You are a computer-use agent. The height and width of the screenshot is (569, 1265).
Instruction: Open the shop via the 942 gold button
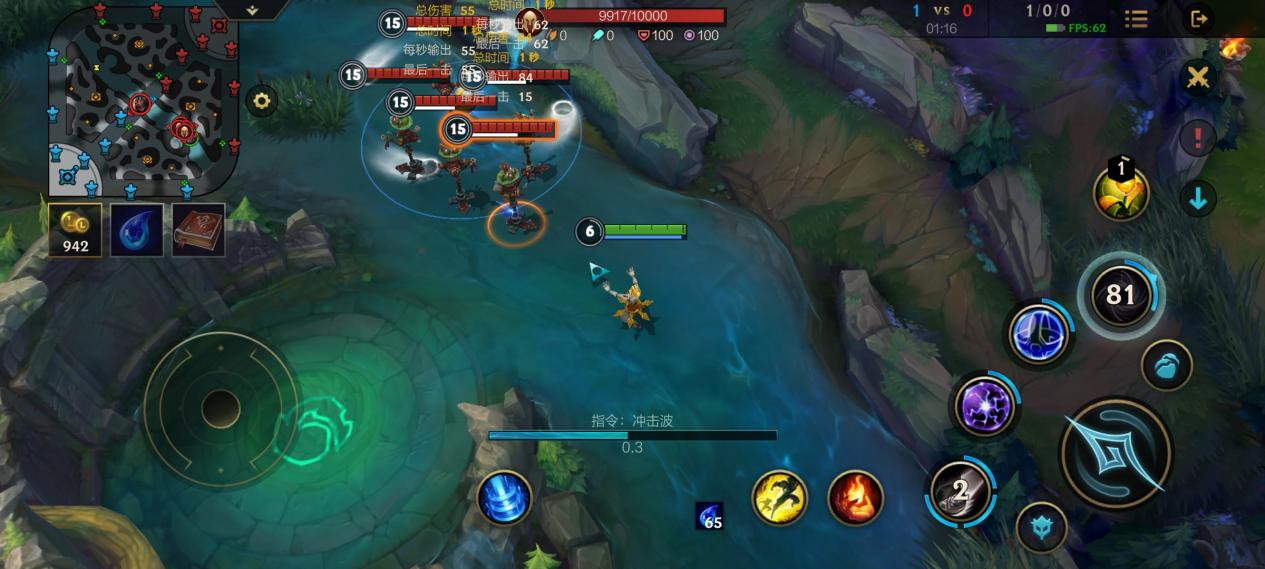point(75,230)
